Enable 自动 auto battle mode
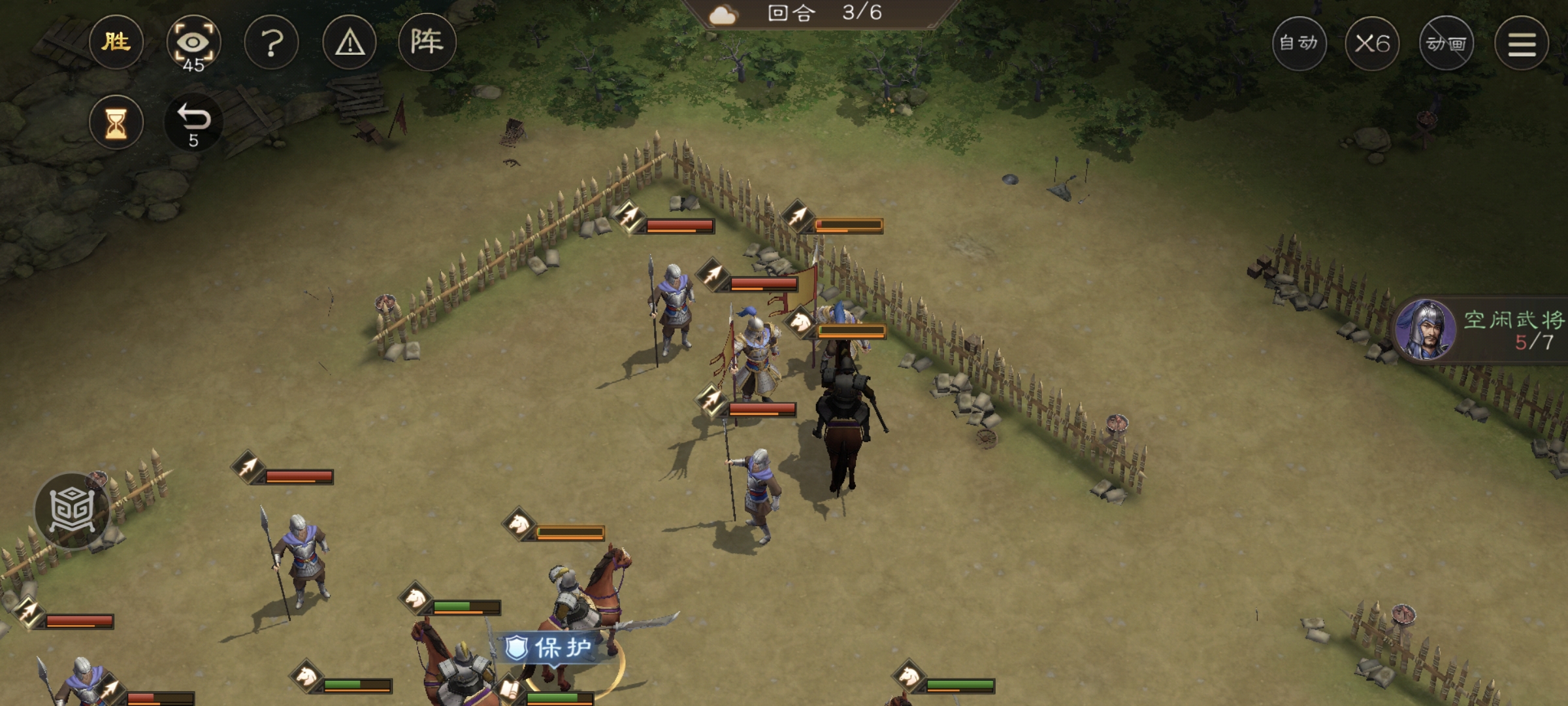The width and height of the screenshot is (1568, 706). click(1299, 44)
